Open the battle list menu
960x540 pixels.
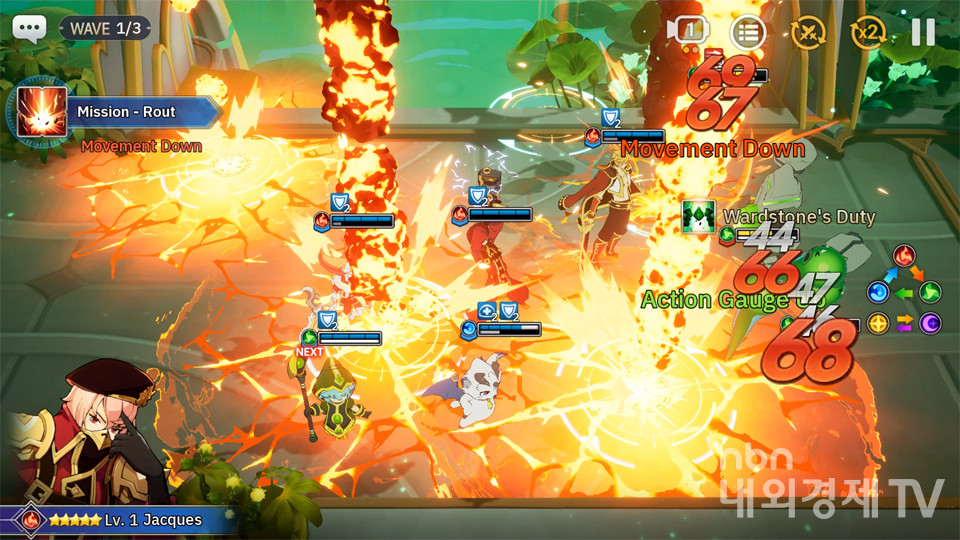coord(748,33)
